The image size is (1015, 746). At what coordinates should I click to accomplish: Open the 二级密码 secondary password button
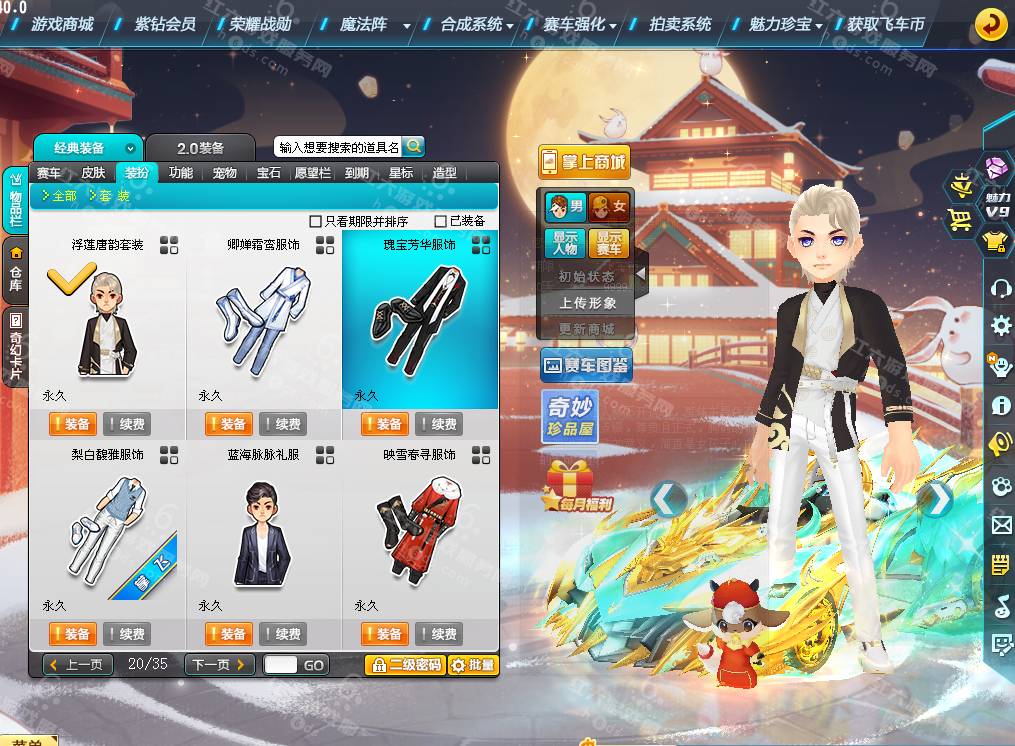(x=405, y=665)
